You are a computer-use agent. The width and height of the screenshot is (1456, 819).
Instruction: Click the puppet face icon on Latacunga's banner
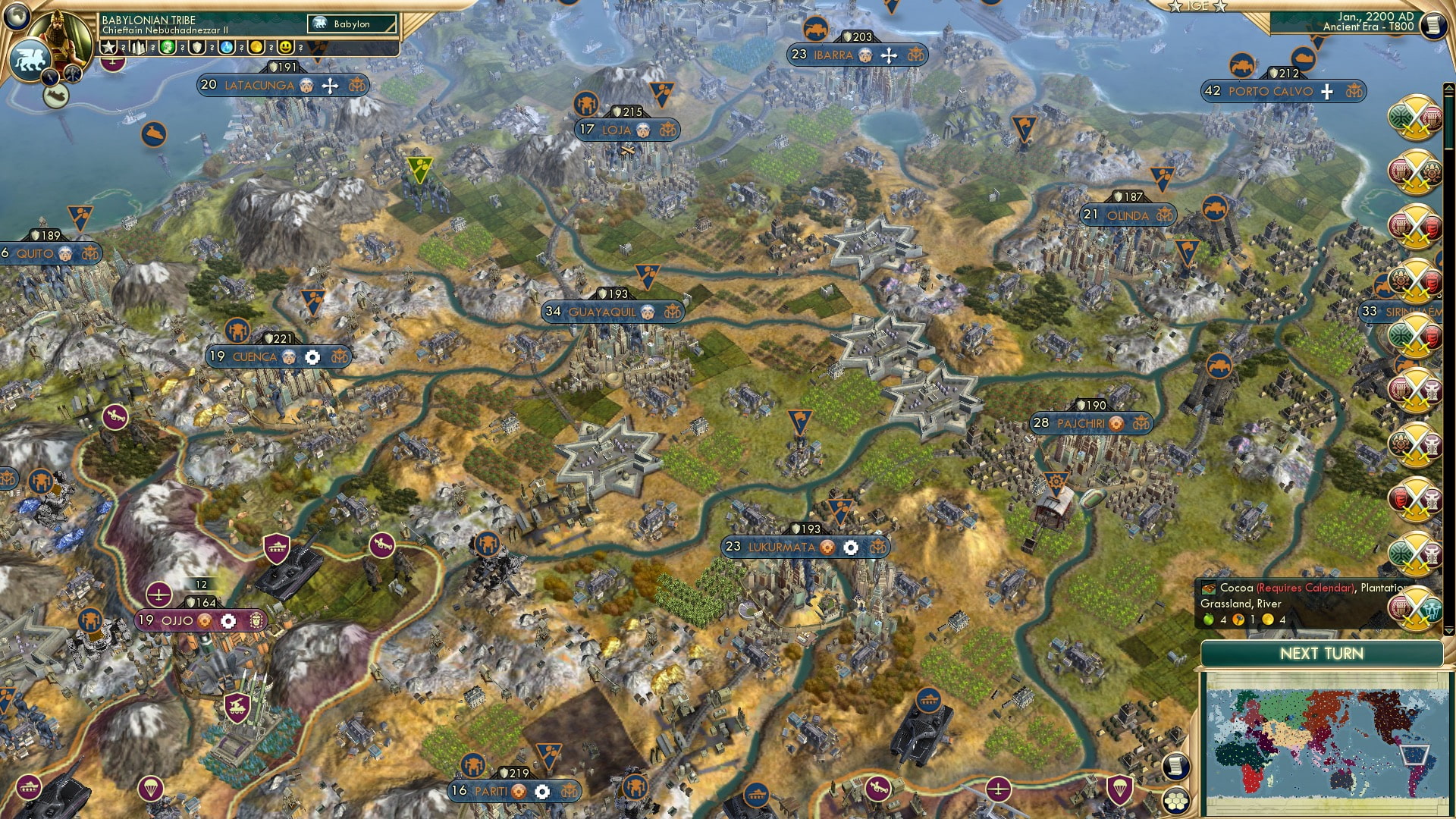(x=305, y=86)
